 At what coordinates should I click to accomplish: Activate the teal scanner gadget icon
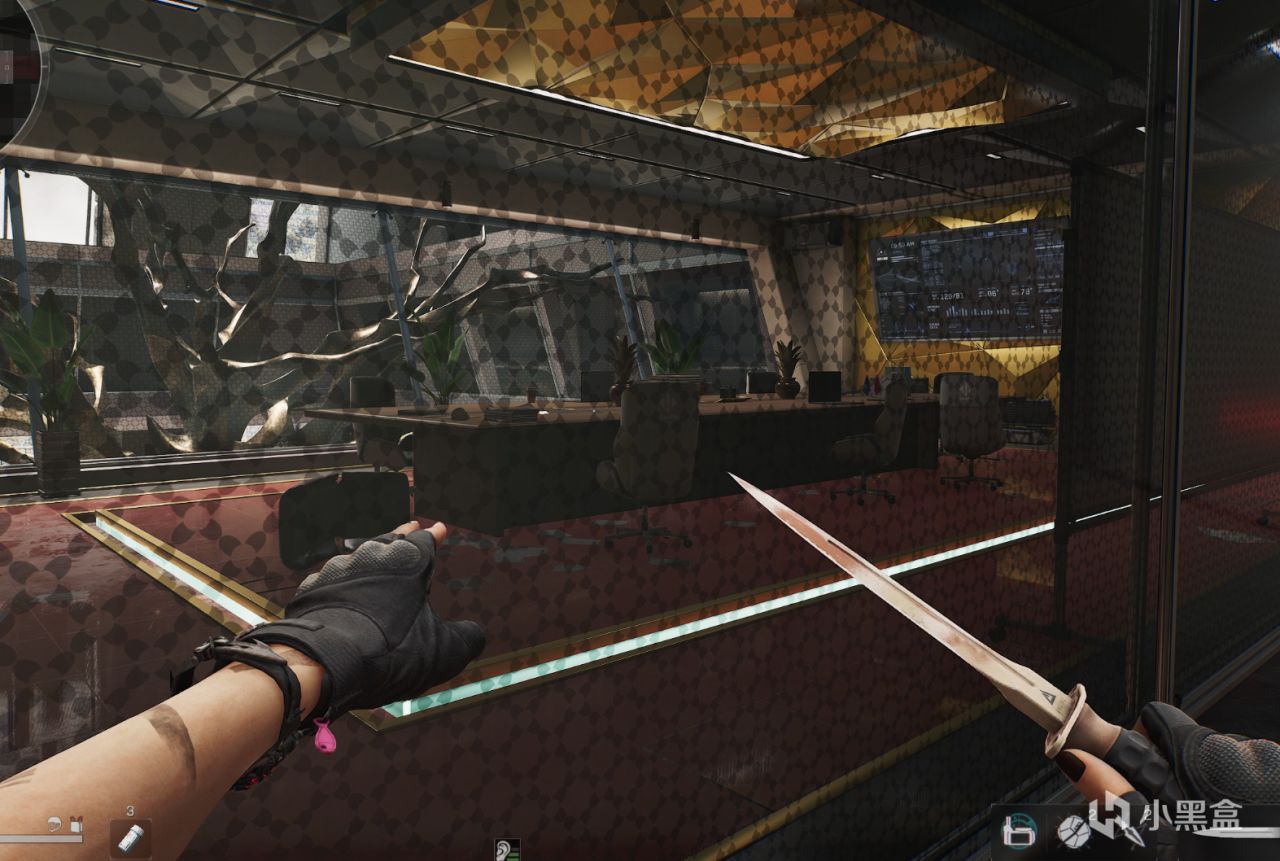(x=1020, y=832)
